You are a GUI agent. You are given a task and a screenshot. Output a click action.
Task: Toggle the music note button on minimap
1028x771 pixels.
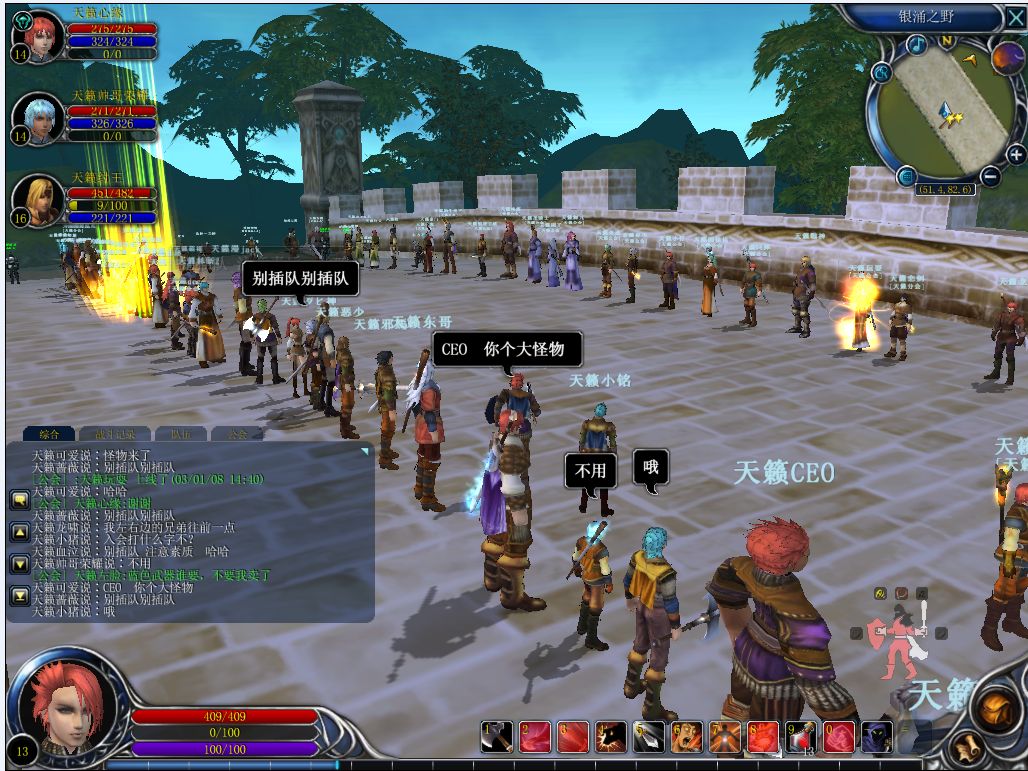(x=916, y=45)
